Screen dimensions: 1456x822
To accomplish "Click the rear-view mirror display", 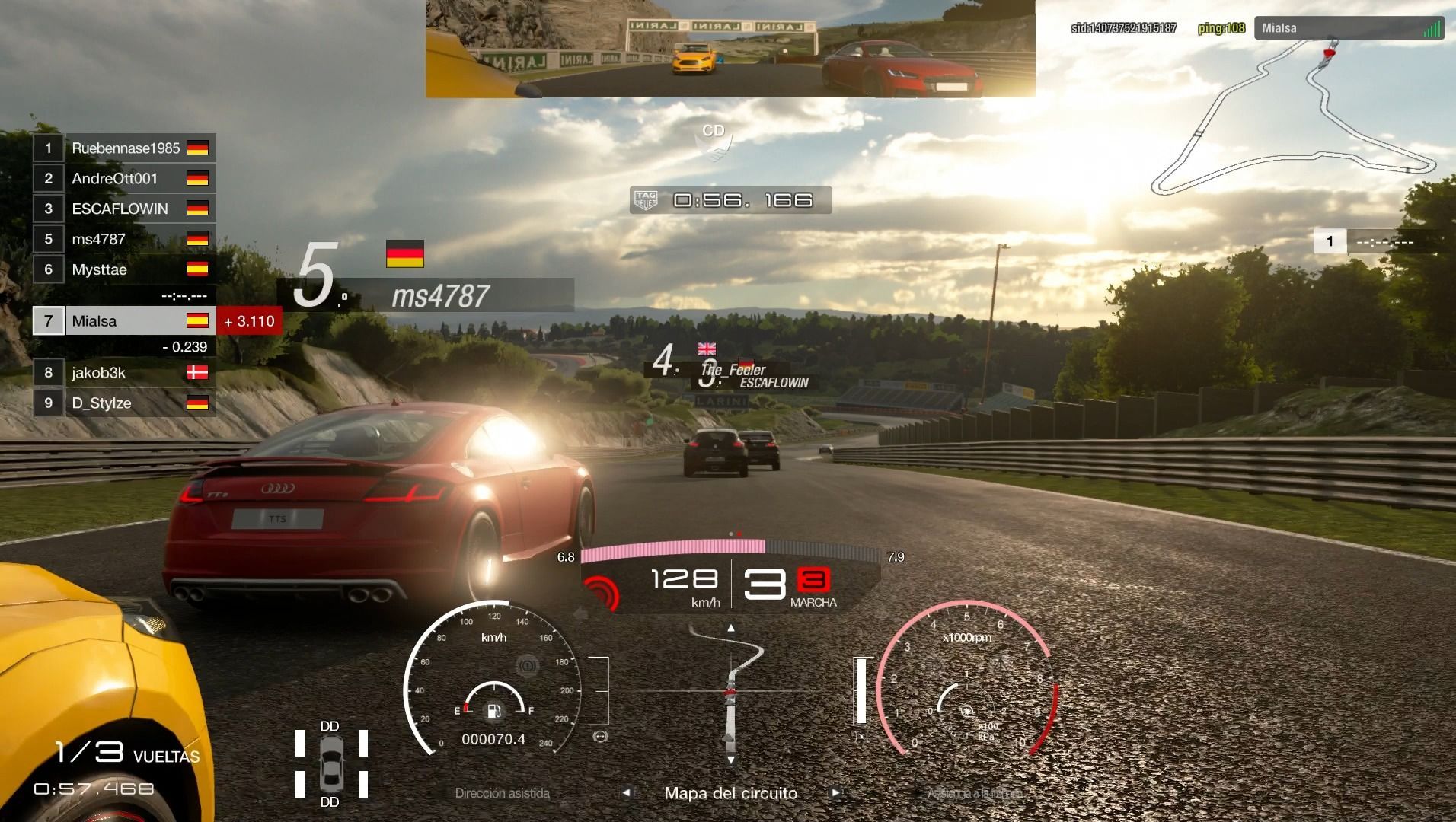I will pyautogui.click(x=730, y=49).
